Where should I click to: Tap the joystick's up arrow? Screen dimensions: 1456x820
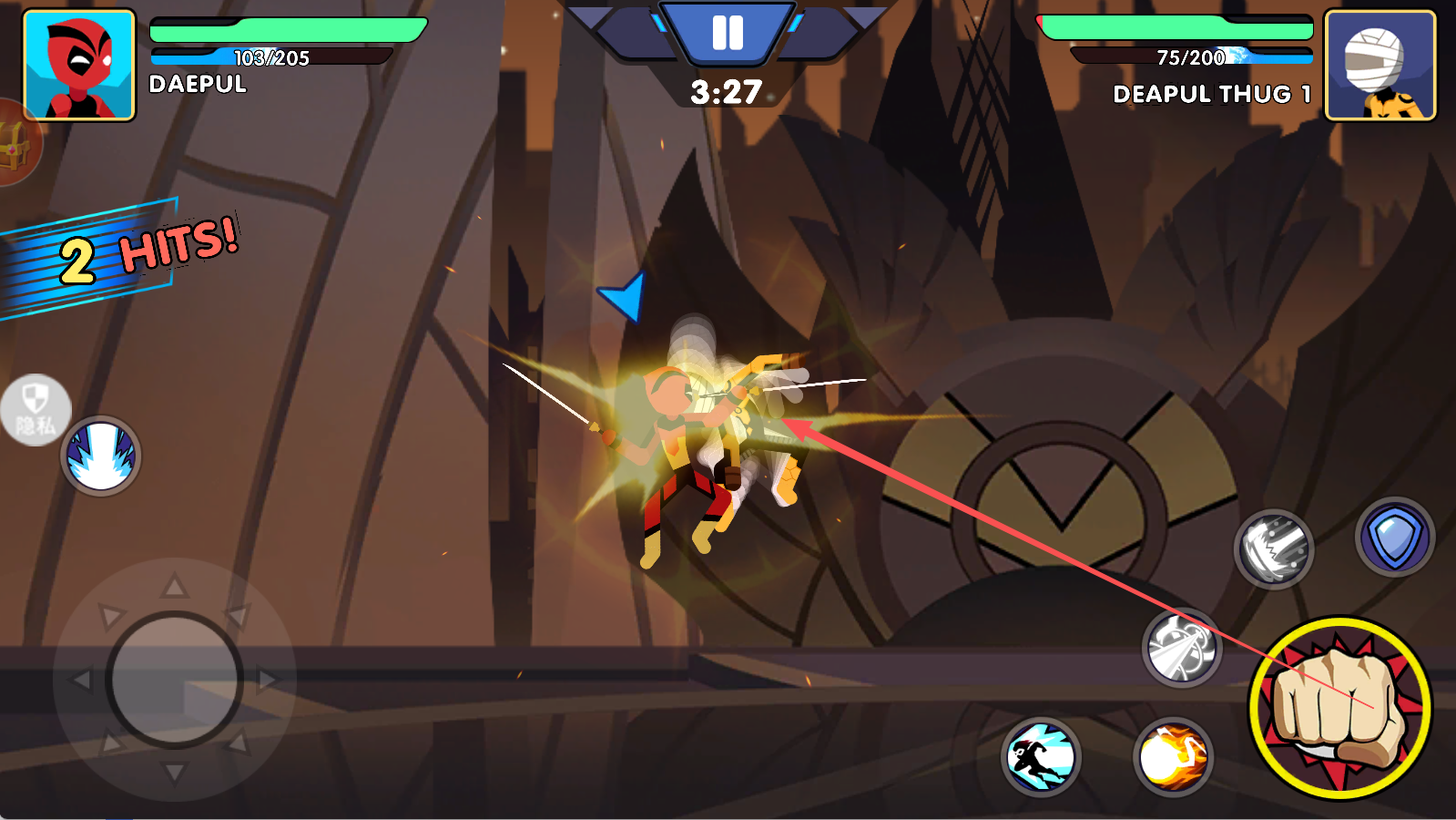tap(174, 586)
